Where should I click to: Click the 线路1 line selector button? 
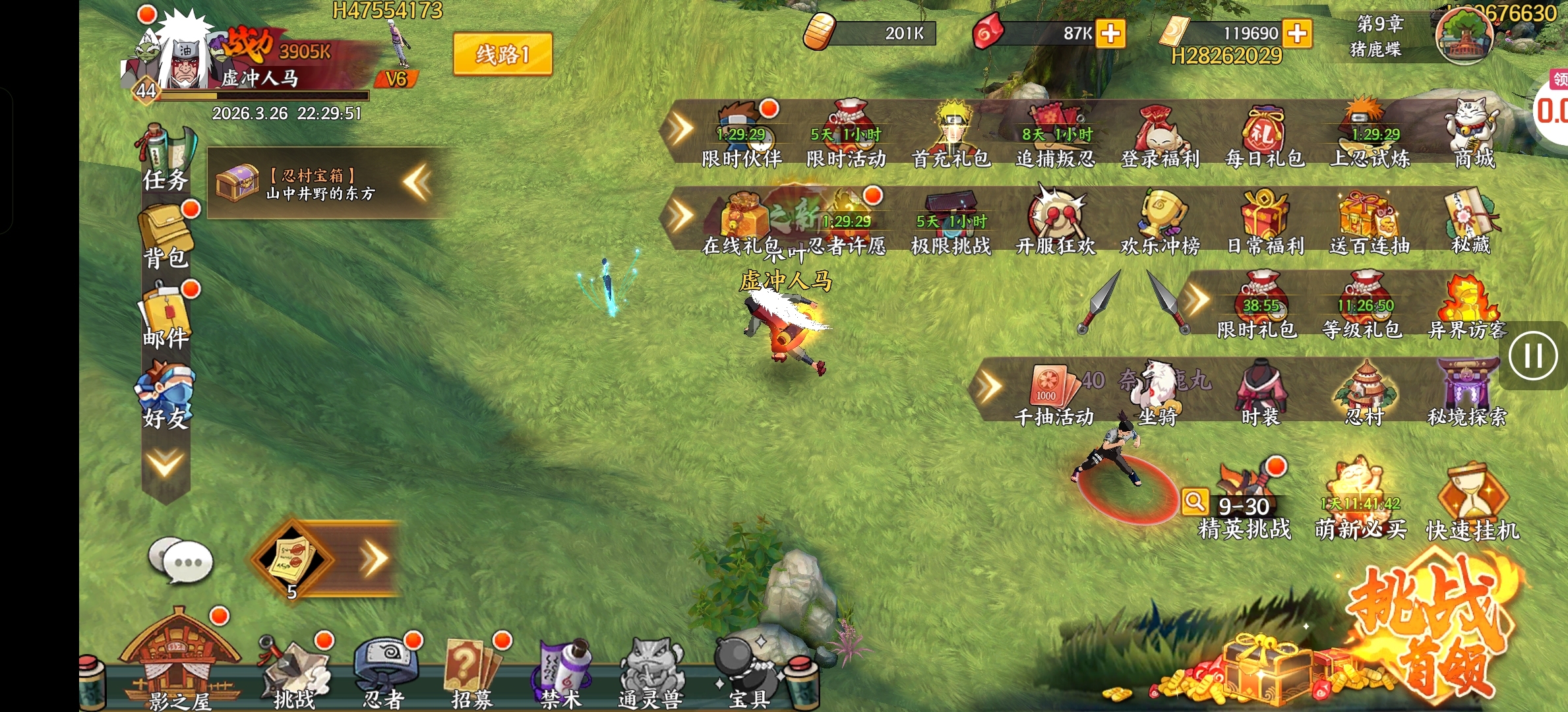502,54
